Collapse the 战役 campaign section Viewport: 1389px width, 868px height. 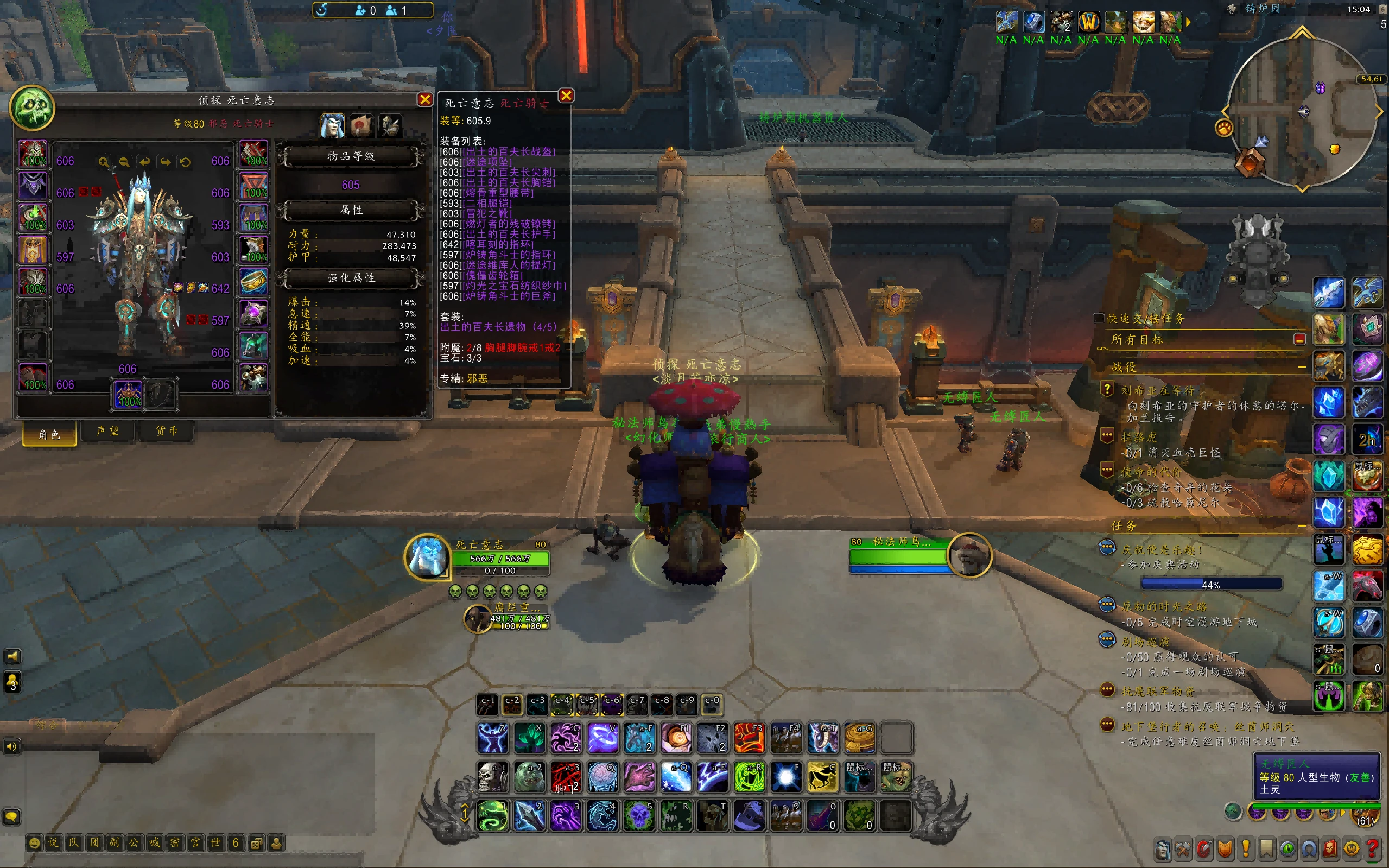[x=1301, y=366]
